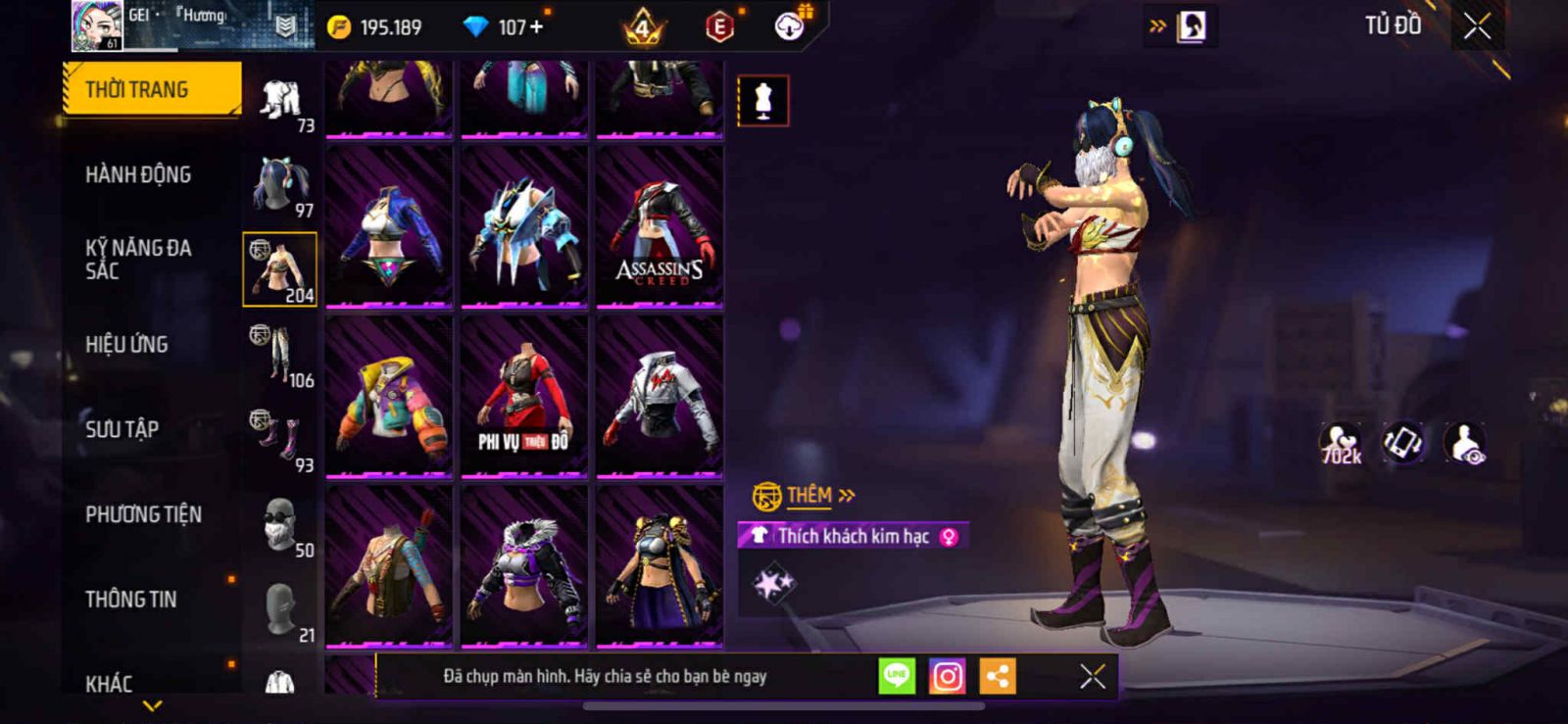
Task: Open the shoes category with 93 items
Action: click(280, 441)
